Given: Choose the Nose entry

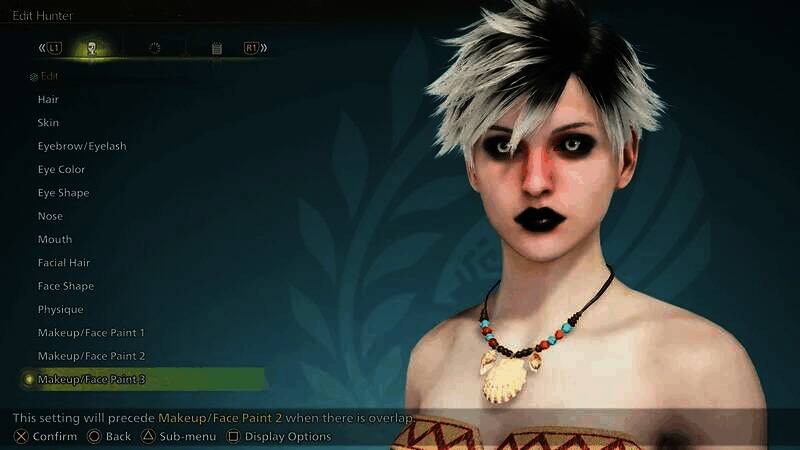Looking at the screenshot, I should click(x=50, y=216).
